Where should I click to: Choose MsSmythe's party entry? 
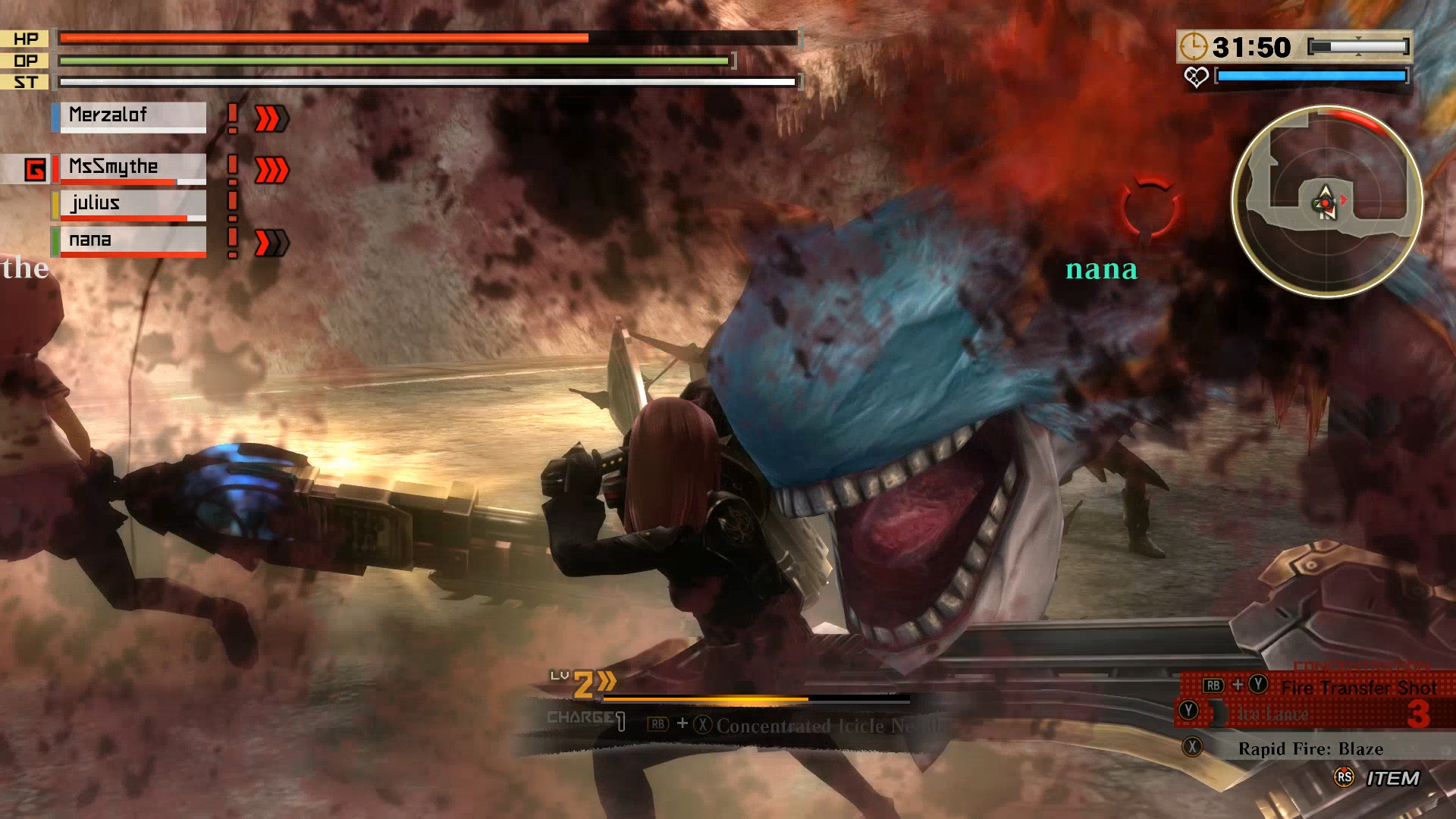(129, 168)
